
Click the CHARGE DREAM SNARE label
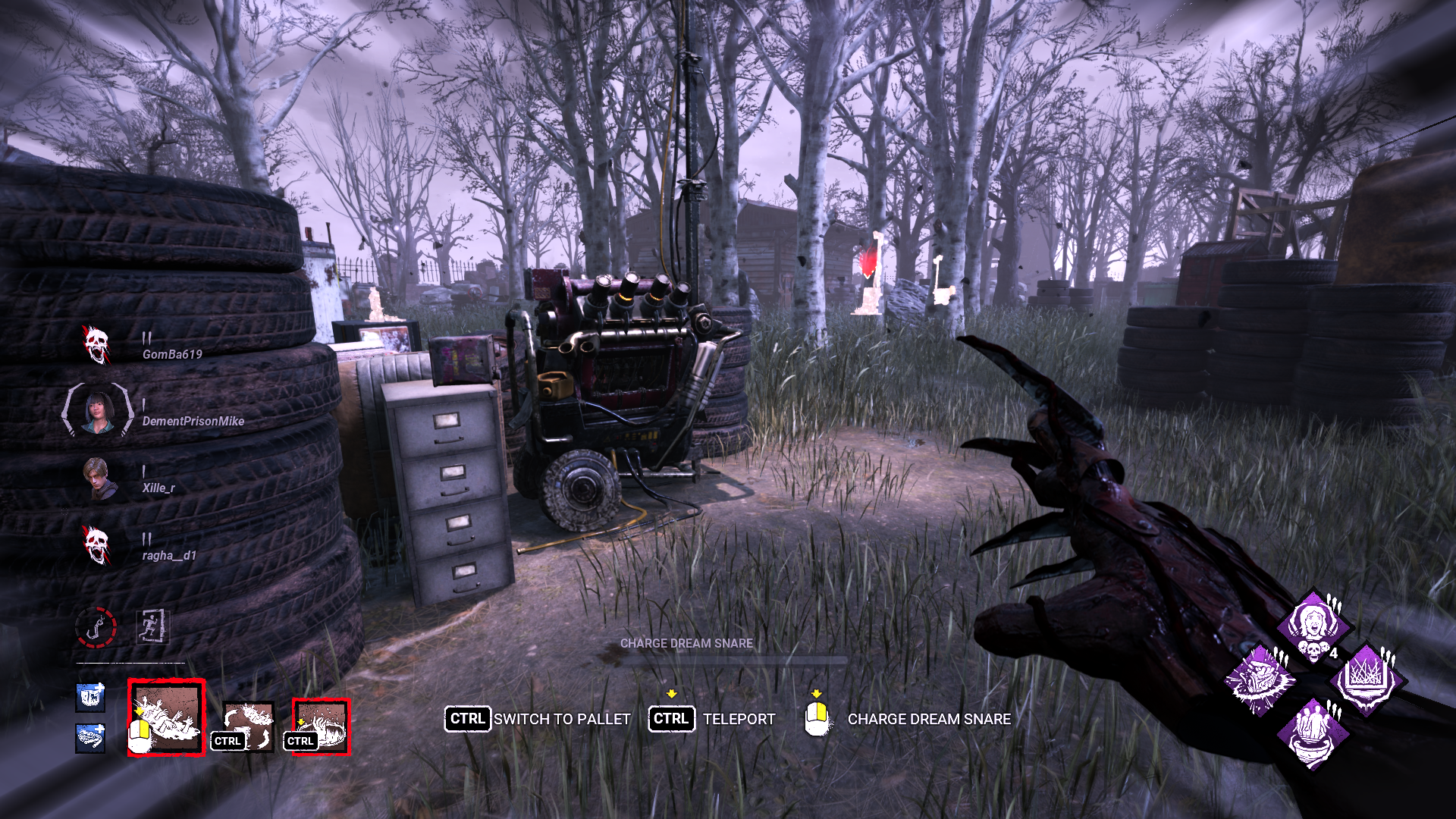(686, 644)
